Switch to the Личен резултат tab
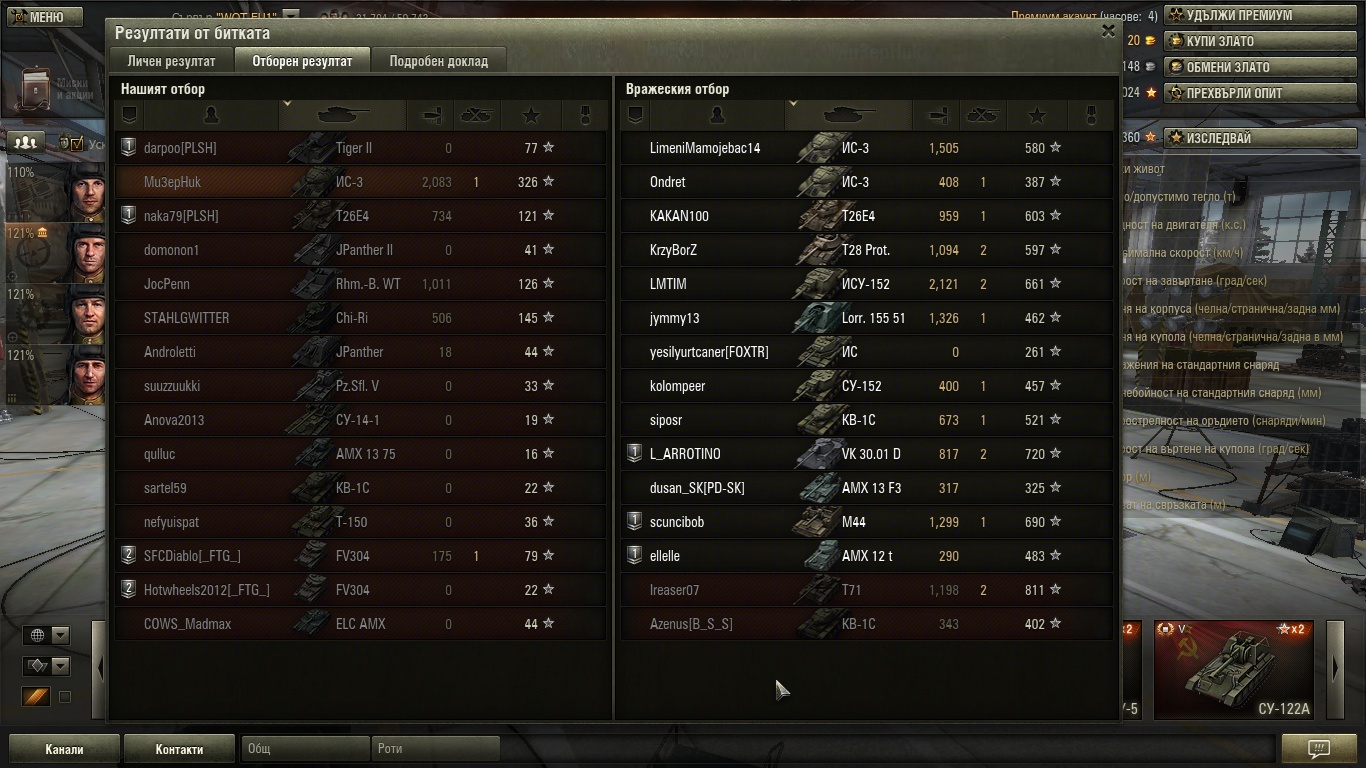This screenshot has width=1366, height=768. point(171,61)
